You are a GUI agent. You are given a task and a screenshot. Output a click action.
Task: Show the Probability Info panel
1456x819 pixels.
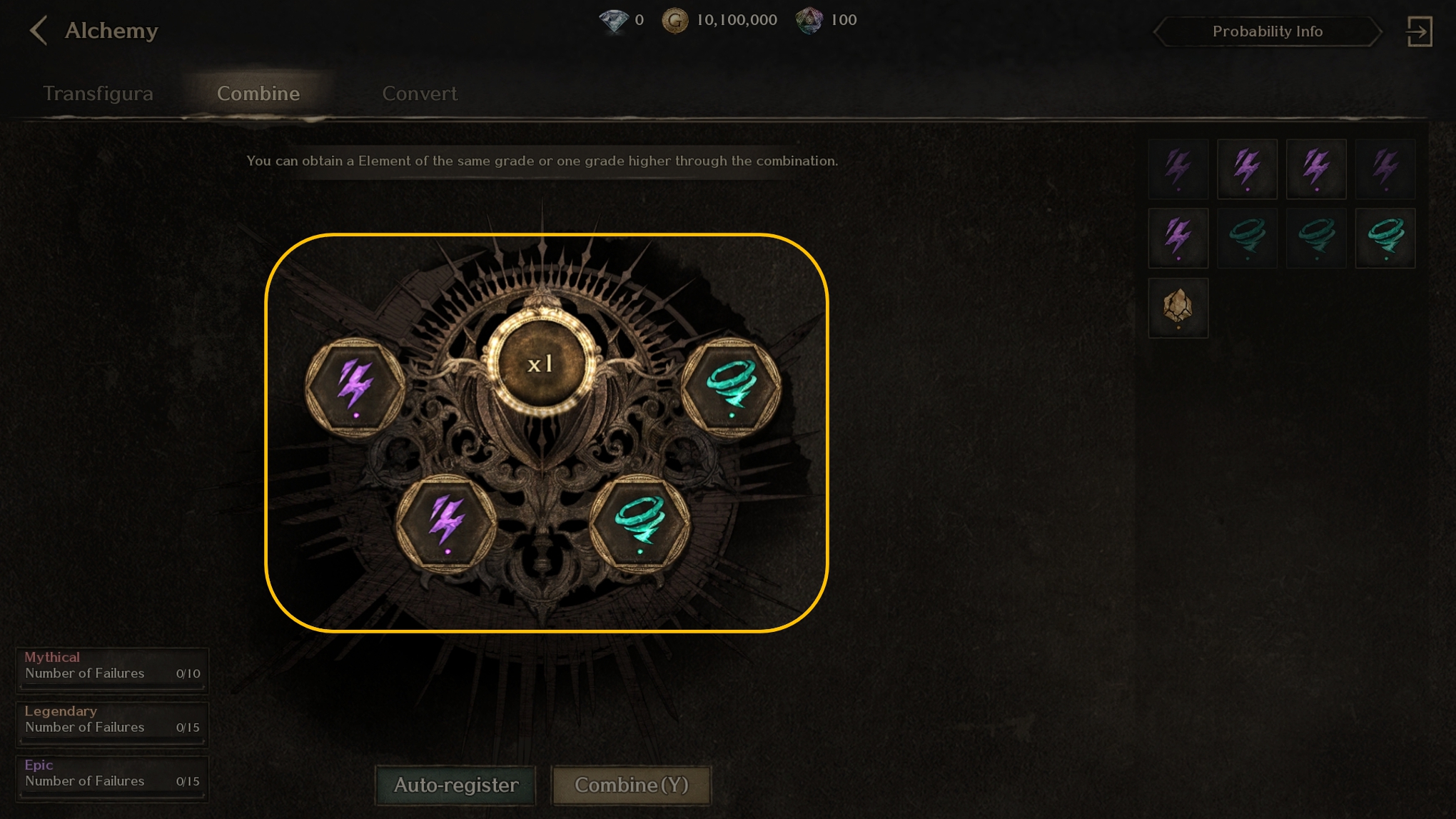click(x=1268, y=31)
